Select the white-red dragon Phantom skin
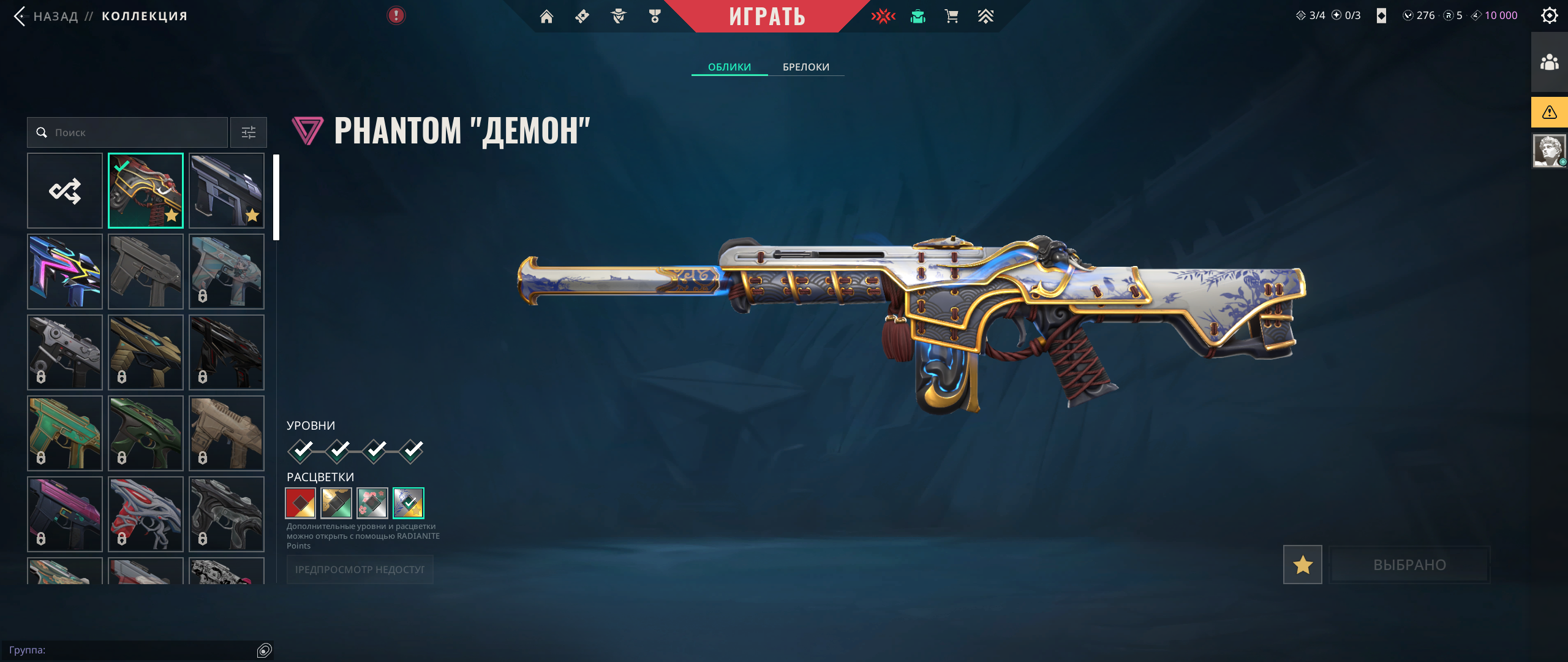The width and height of the screenshot is (1568, 662). pyautogui.click(x=146, y=514)
